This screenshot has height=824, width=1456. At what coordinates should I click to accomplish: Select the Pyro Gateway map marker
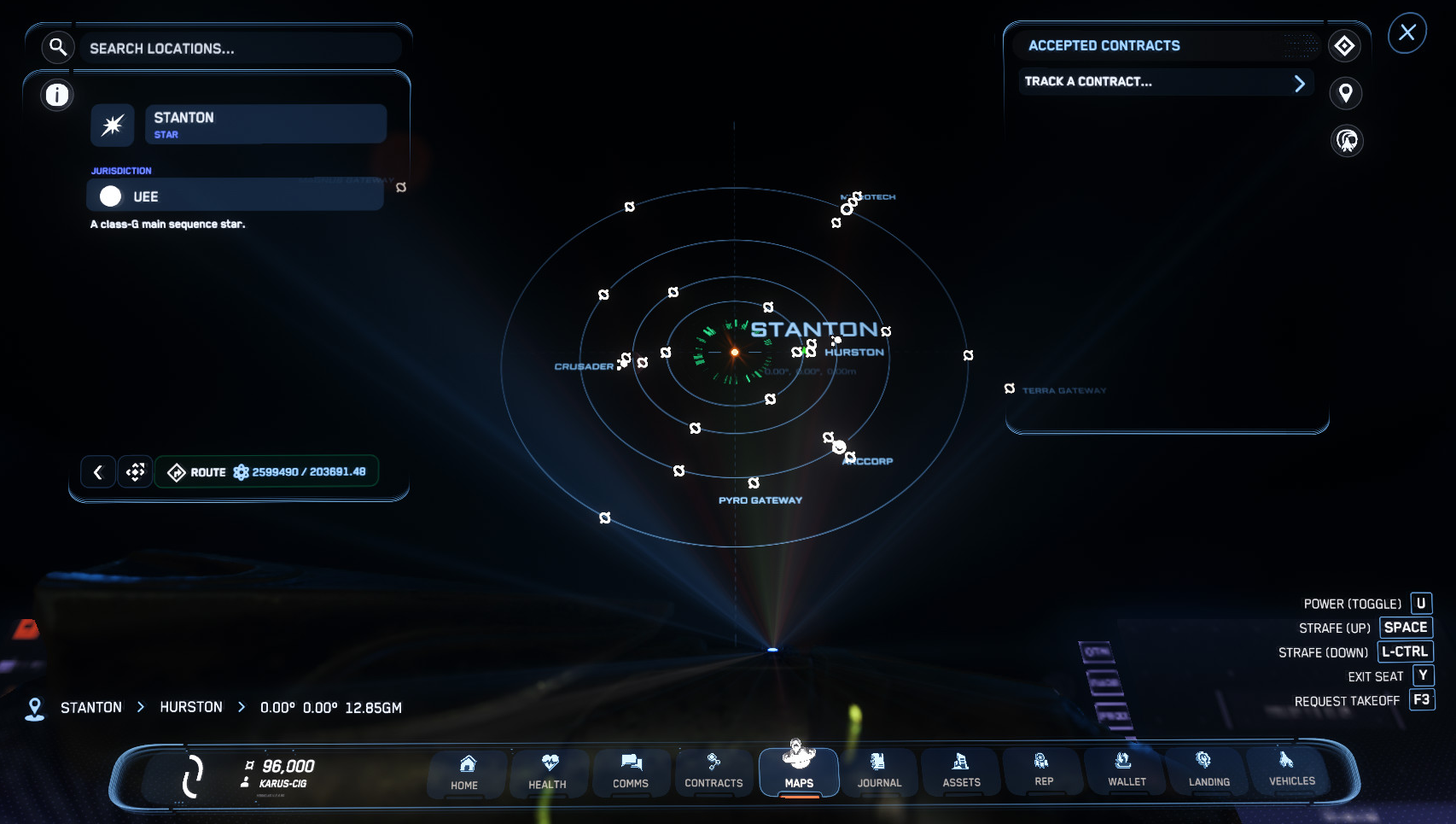pos(754,484)
